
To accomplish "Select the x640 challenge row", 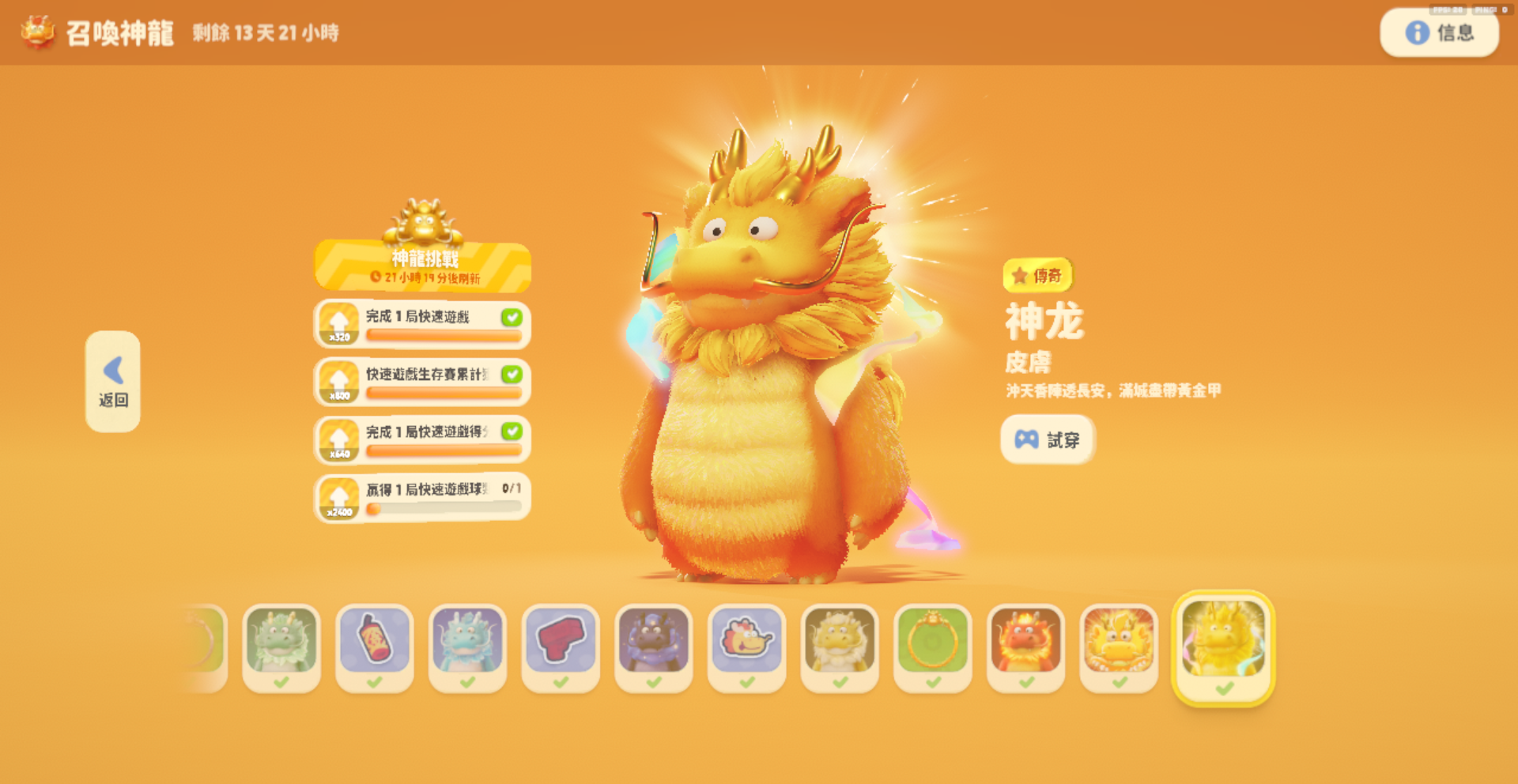I will (423, 440).
